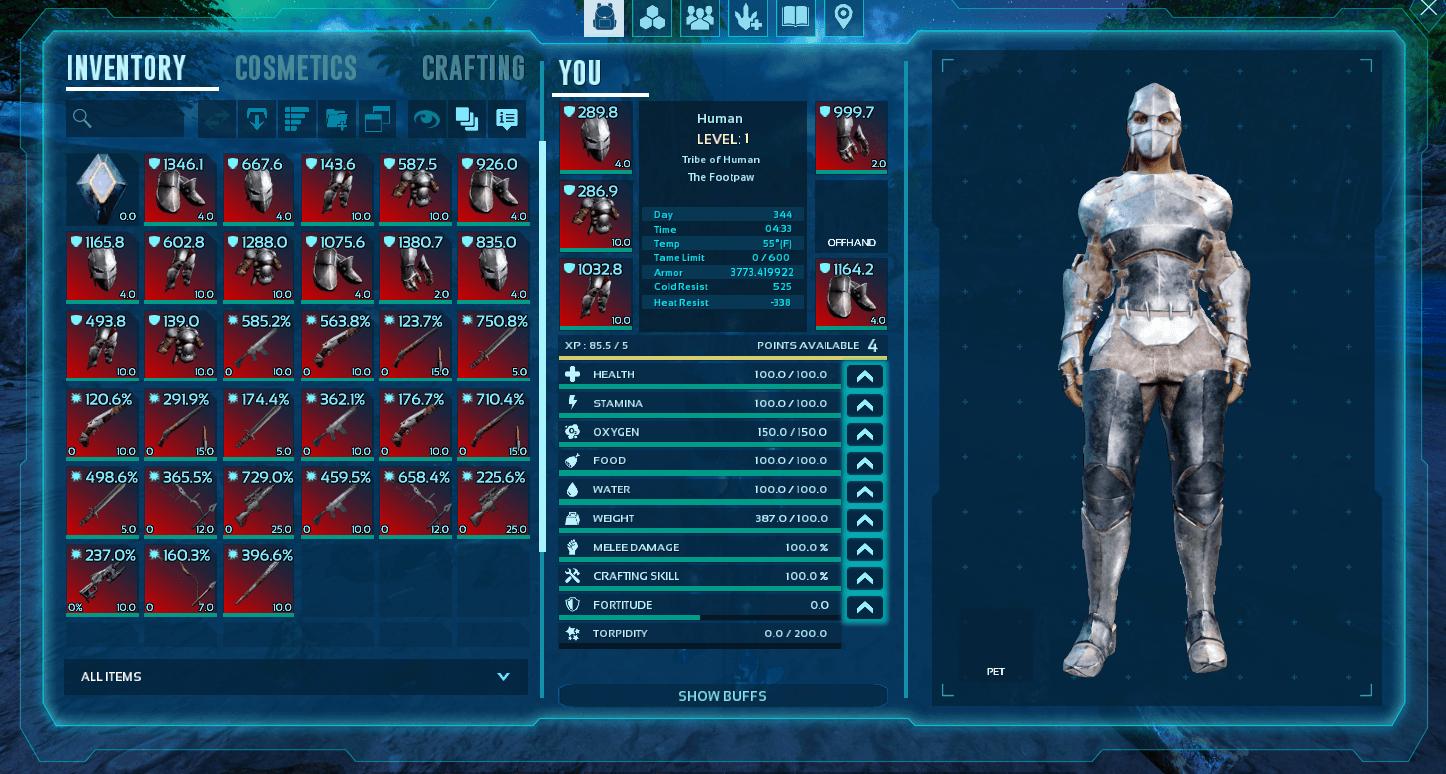Screen dimensions: 1446x774
Task: Toggle the item tooltip info icon
Action: point(506,119)
